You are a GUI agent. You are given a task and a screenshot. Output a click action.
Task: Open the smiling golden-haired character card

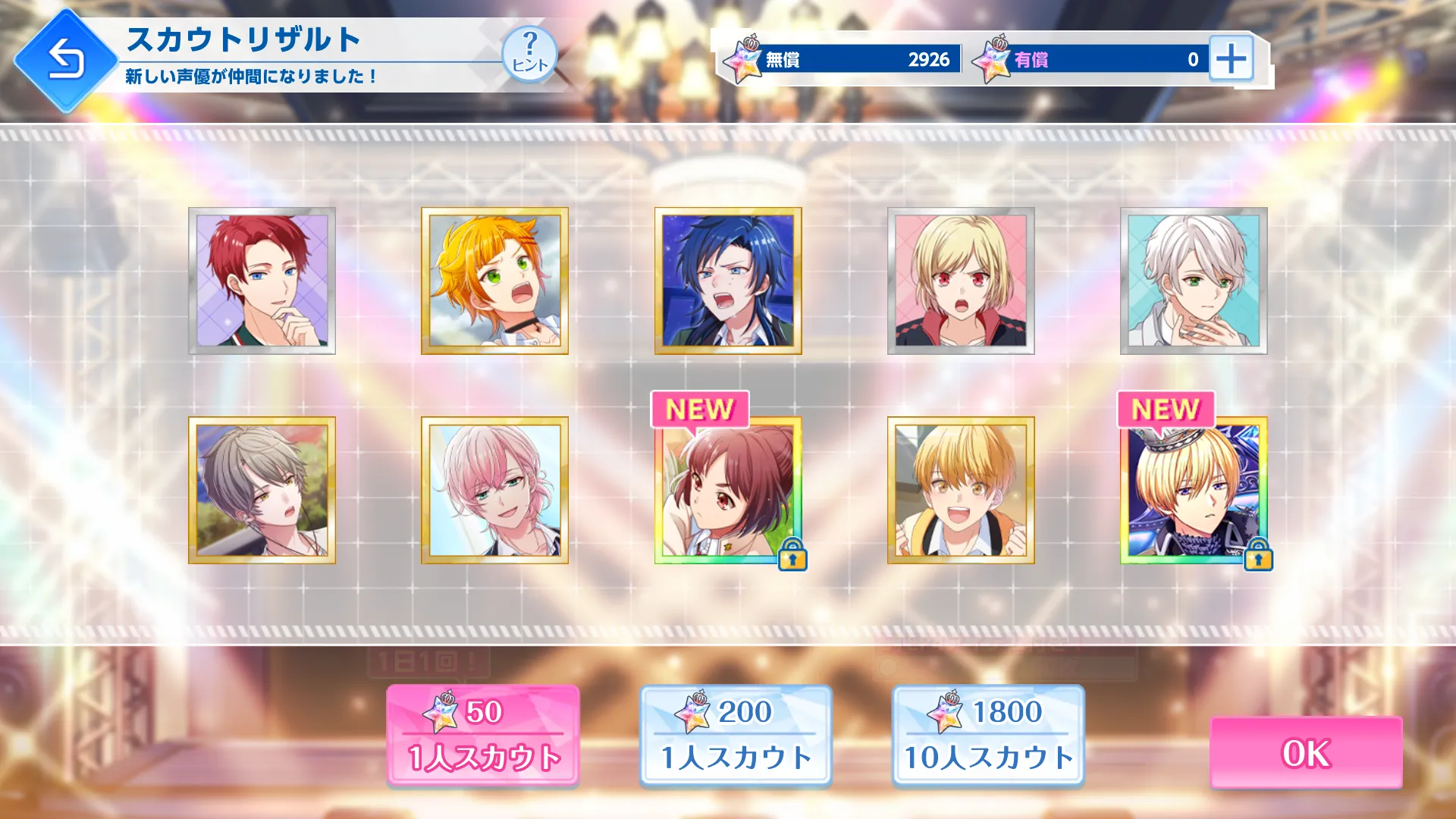961,490
